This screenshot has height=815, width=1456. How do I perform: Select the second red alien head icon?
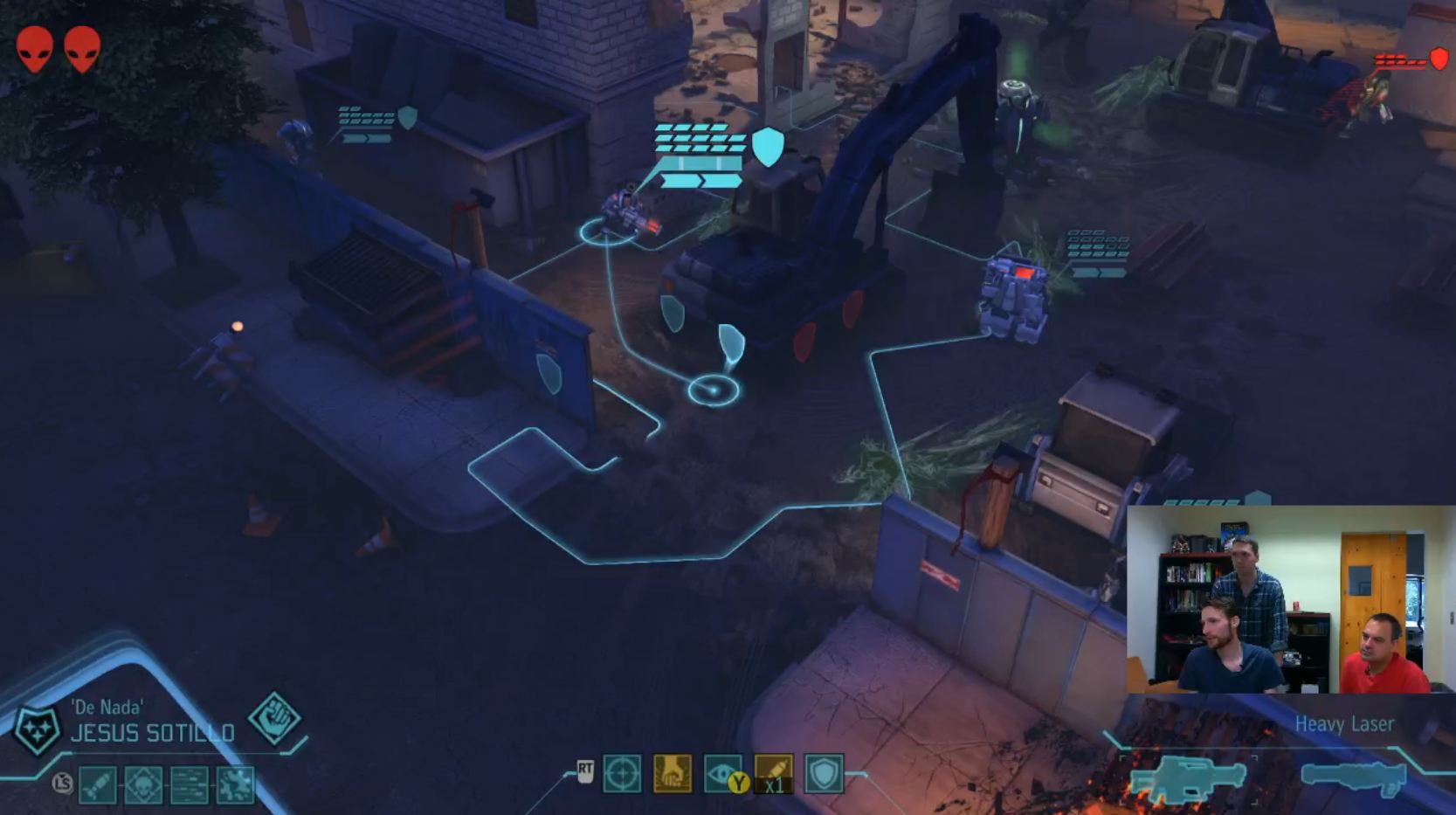82,48
